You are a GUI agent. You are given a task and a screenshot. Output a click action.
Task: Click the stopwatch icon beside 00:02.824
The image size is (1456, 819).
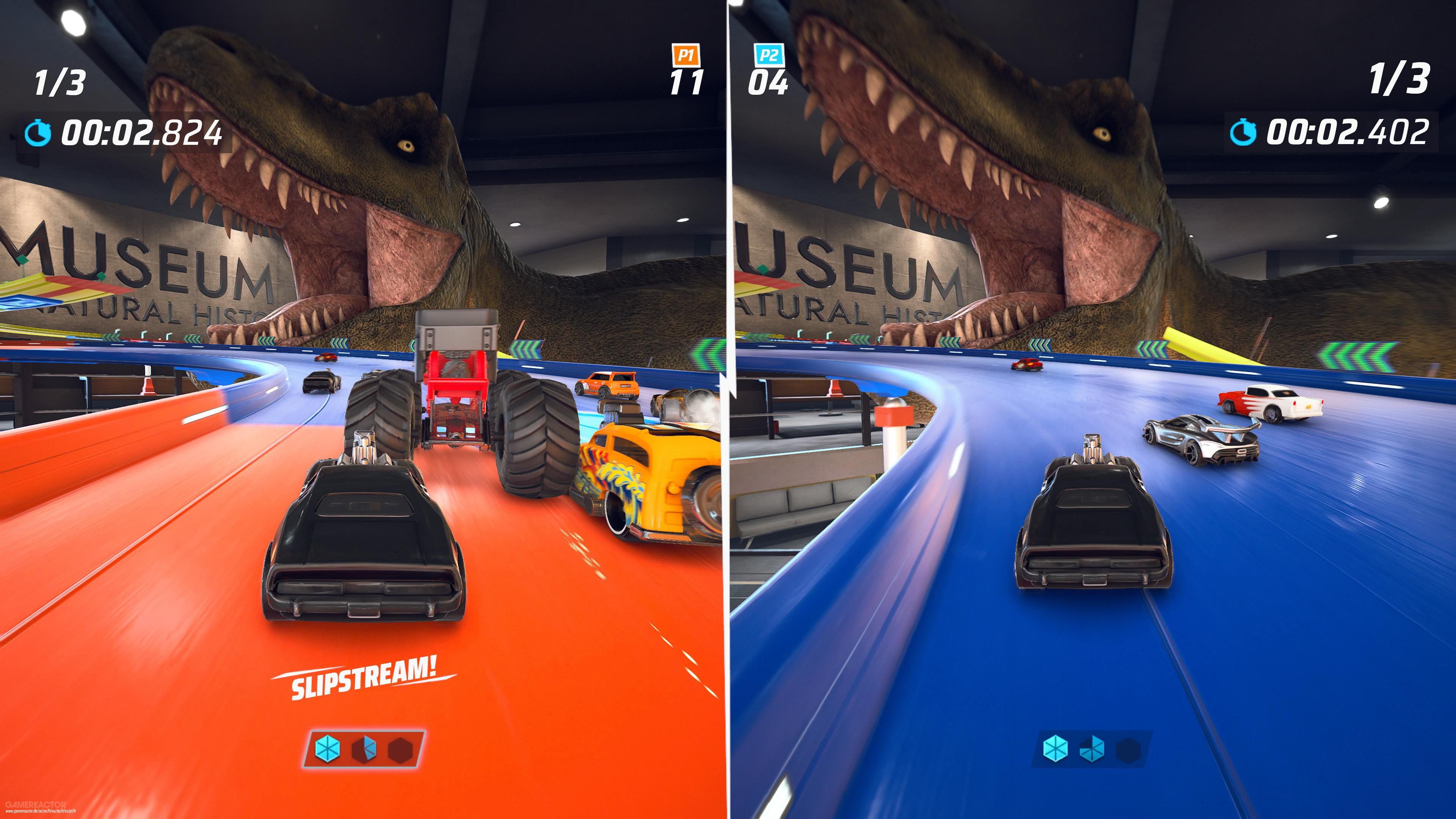pos(38,133)
